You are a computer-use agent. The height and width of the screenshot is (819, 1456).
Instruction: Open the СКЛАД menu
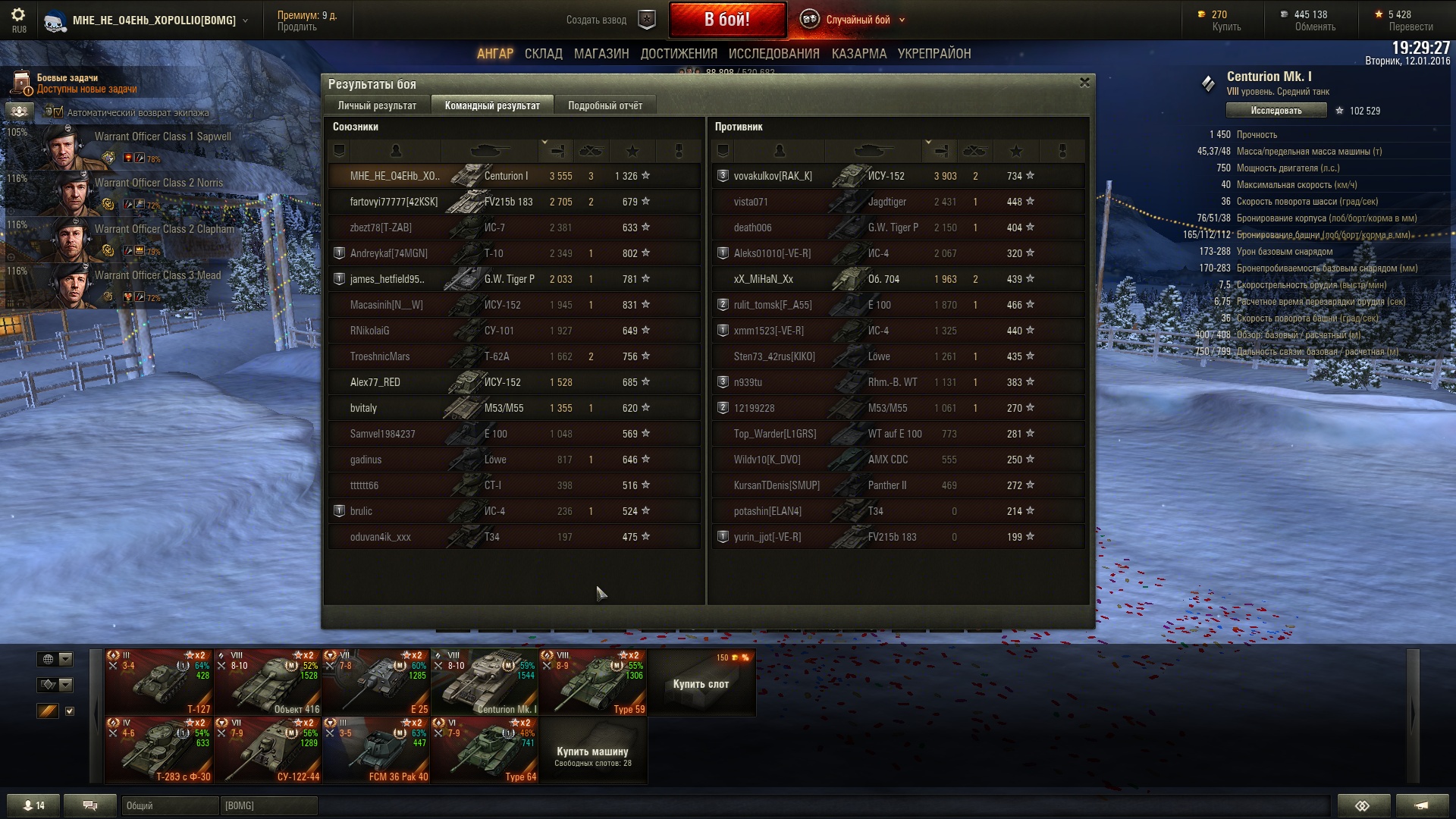(543, 54)
